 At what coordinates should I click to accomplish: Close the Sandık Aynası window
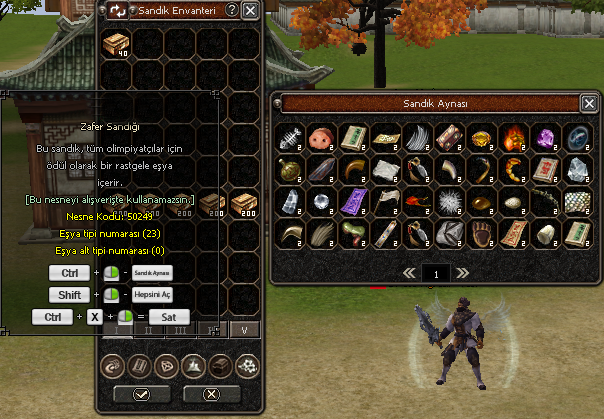pos(589,103)
